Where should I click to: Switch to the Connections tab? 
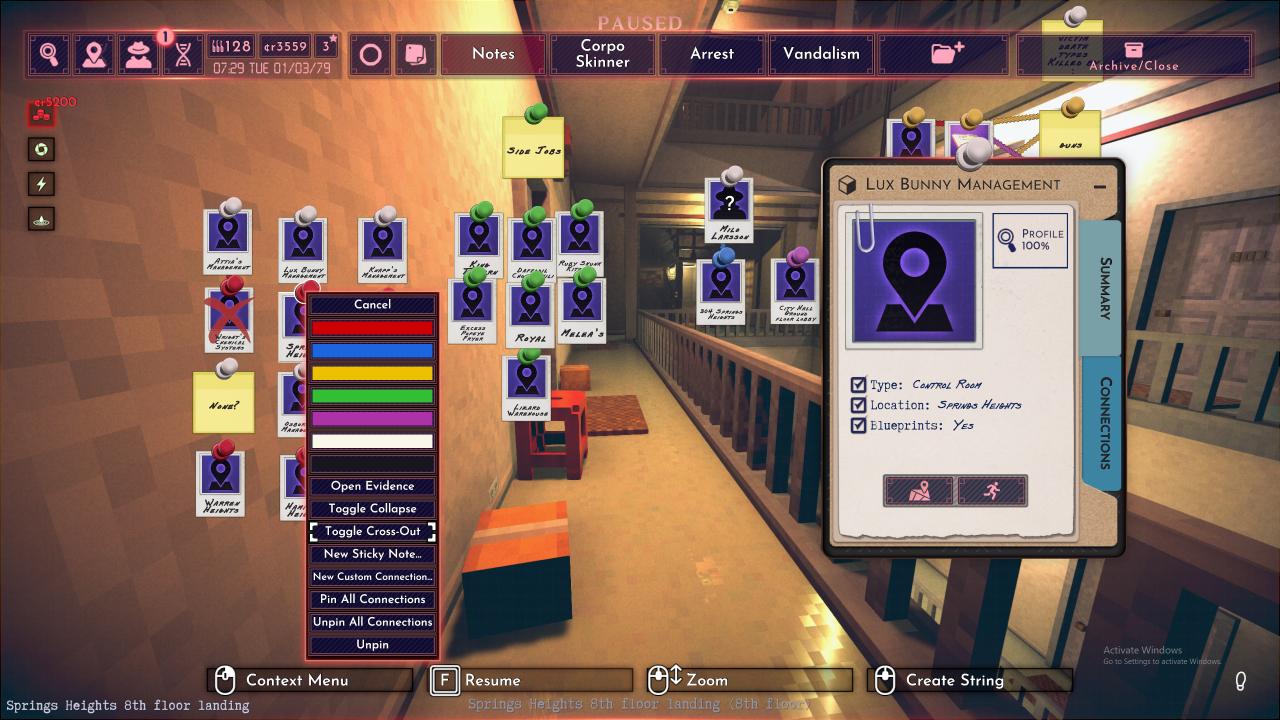(1104, 422)
